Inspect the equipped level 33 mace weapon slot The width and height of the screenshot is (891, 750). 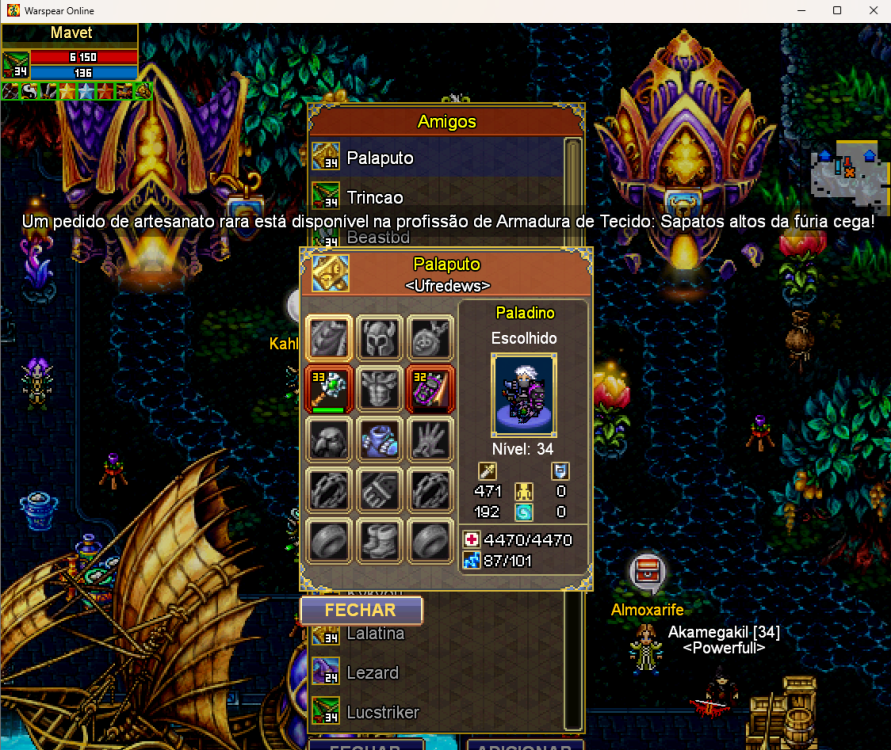pos(328,389)
